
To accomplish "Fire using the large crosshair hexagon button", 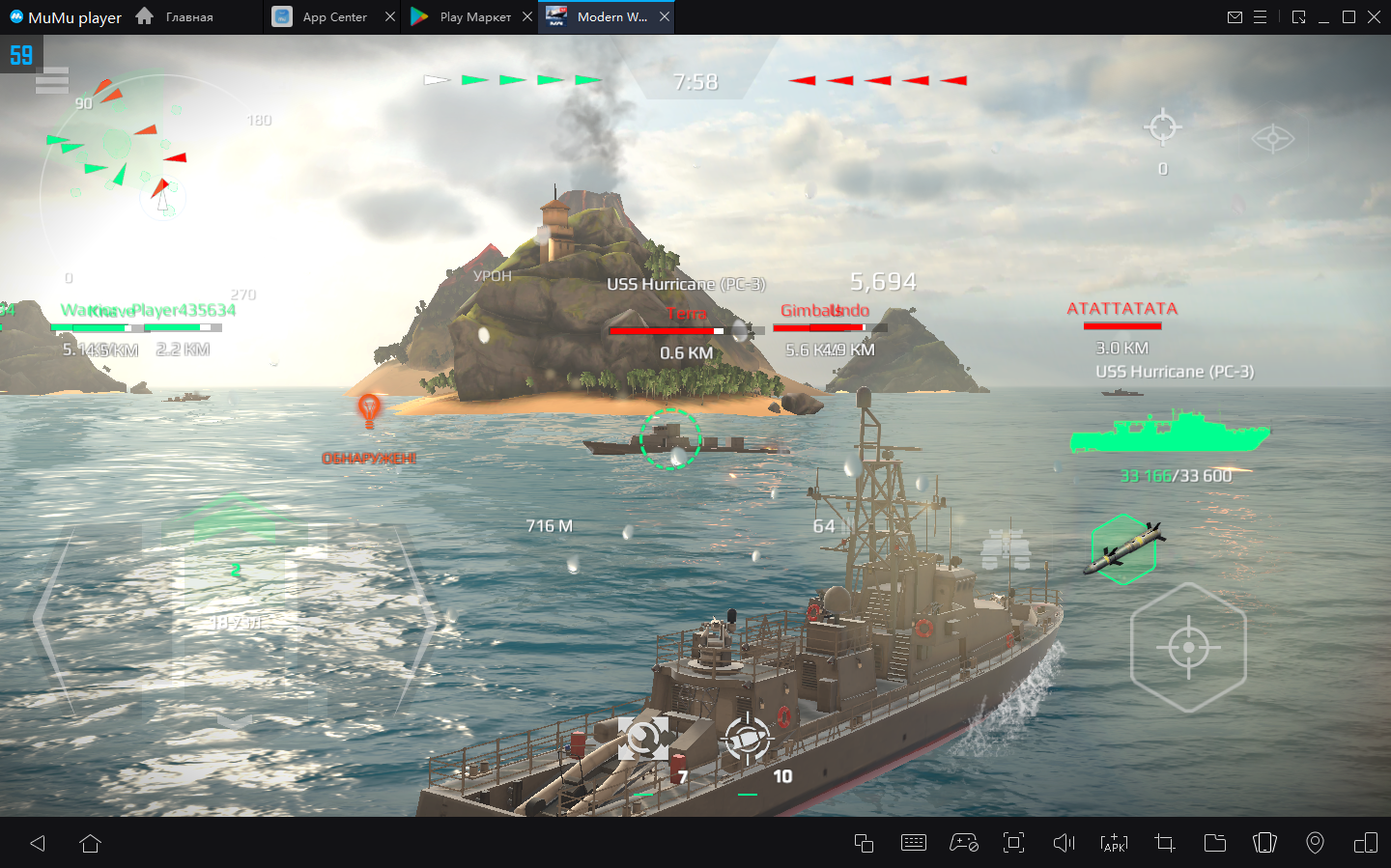I will (1188, 647).
